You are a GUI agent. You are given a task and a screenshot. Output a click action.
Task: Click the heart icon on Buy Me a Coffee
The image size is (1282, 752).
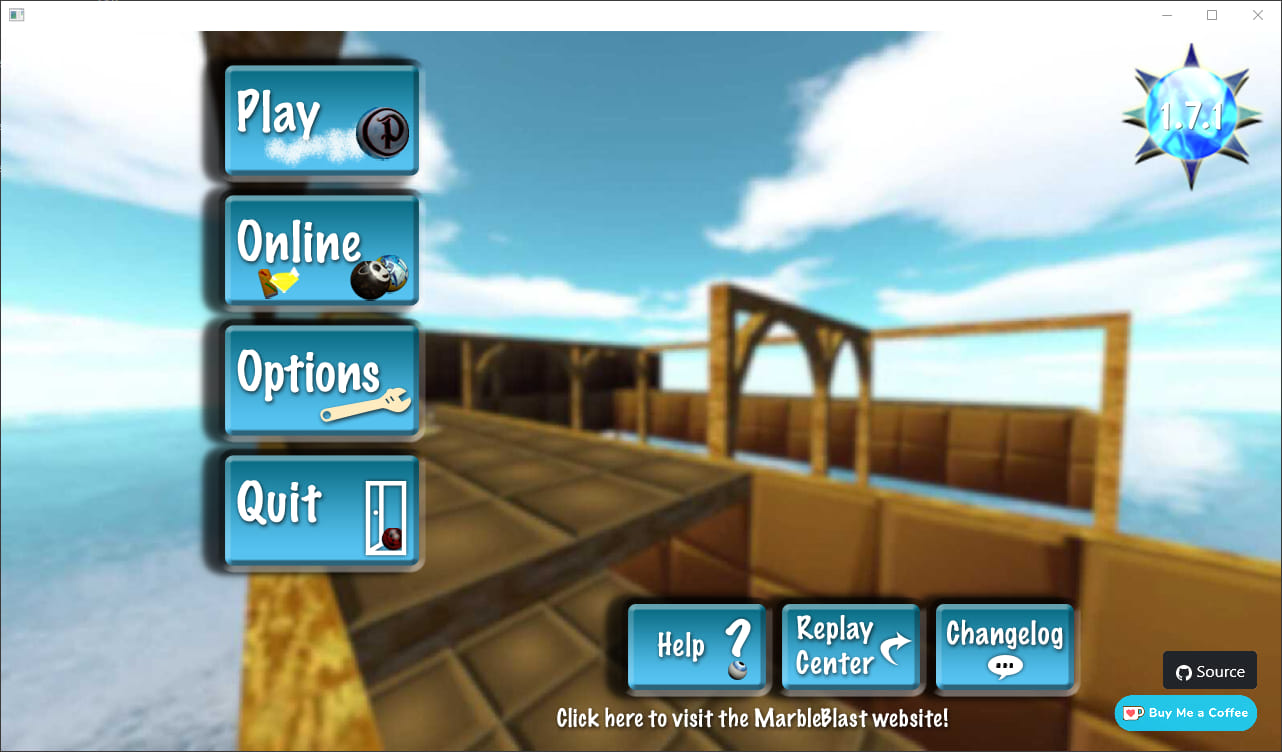pyautogui.click(x=1132, y=713)
